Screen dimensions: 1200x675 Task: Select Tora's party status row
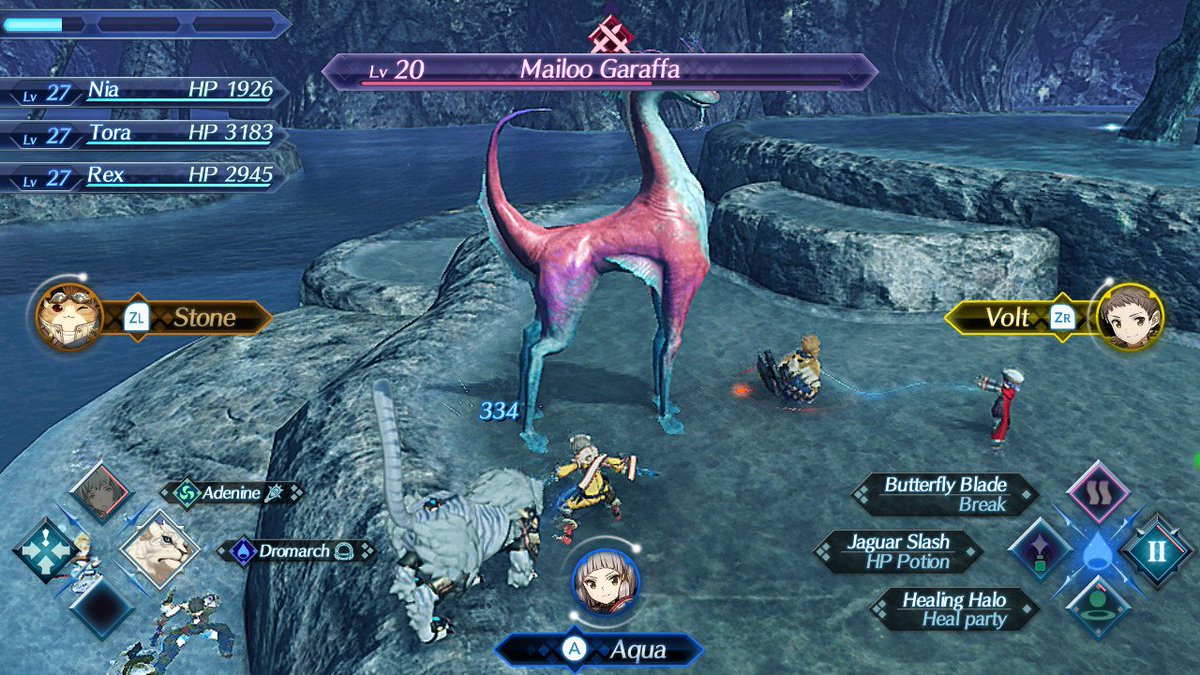tap(145, 134)
